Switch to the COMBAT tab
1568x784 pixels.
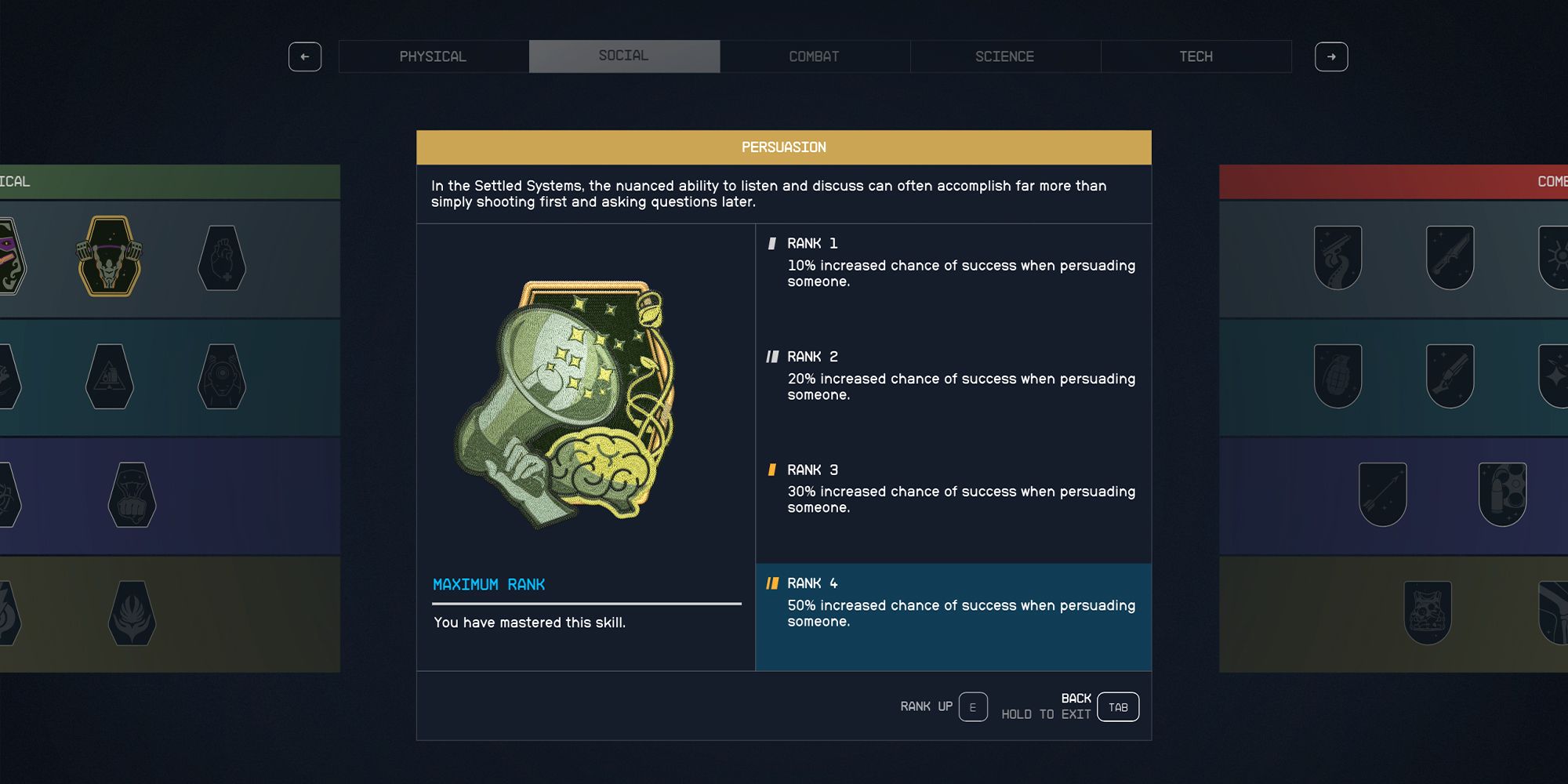pos(814,56)
